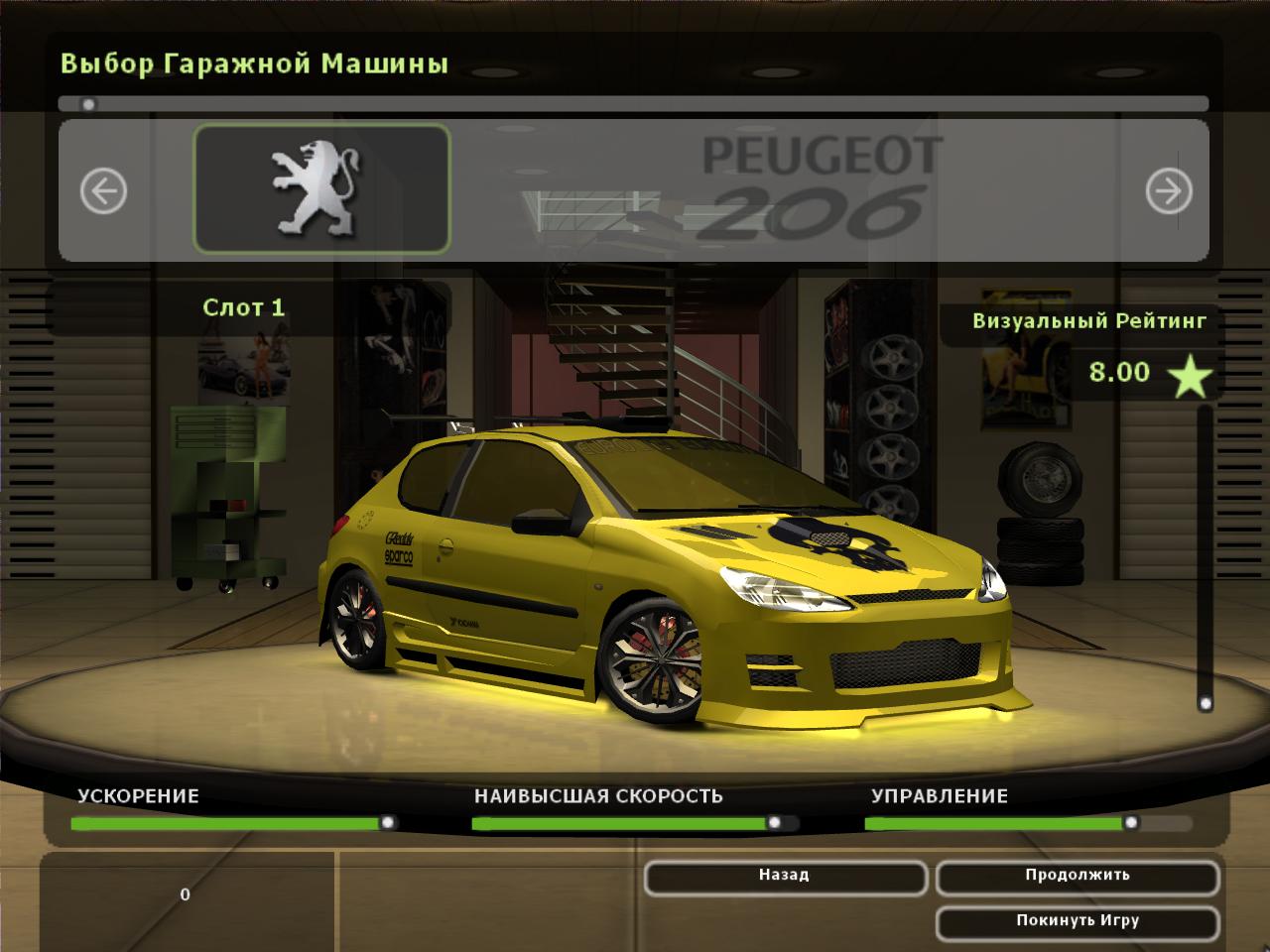Click the car list scrollbar handle
This screenshot has width=1270, height=952.
click(88, 104)
